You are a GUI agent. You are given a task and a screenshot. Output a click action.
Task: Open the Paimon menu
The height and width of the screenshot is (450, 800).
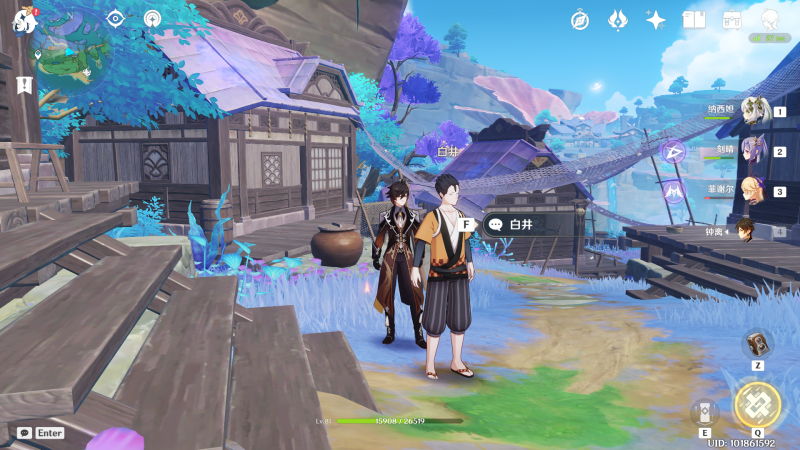coord(24,20)
